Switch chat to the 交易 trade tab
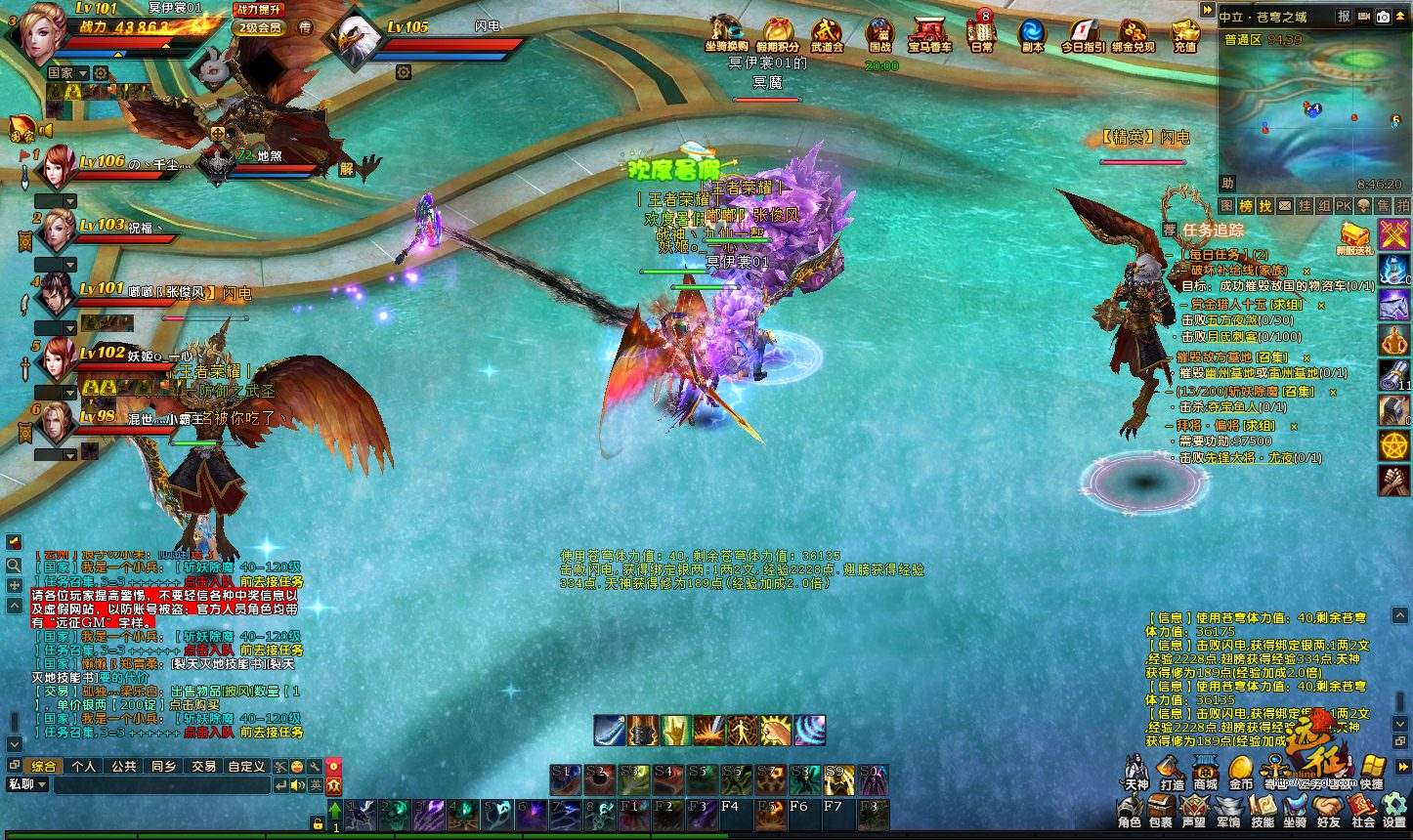This screenshot has width=1413, height=840. 203,767
